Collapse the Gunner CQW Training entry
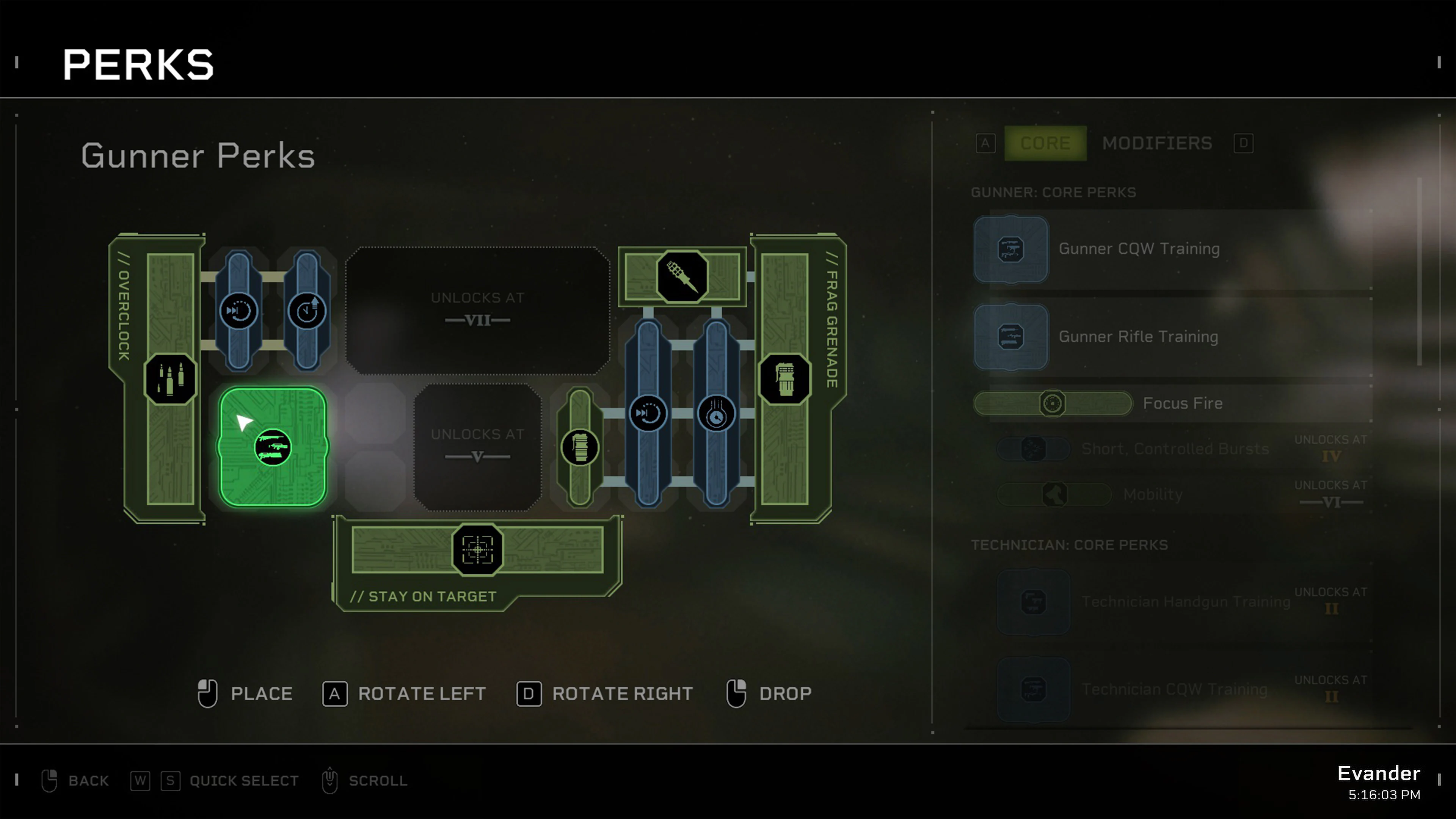Screen dimensions: 1456x819 1138,249
